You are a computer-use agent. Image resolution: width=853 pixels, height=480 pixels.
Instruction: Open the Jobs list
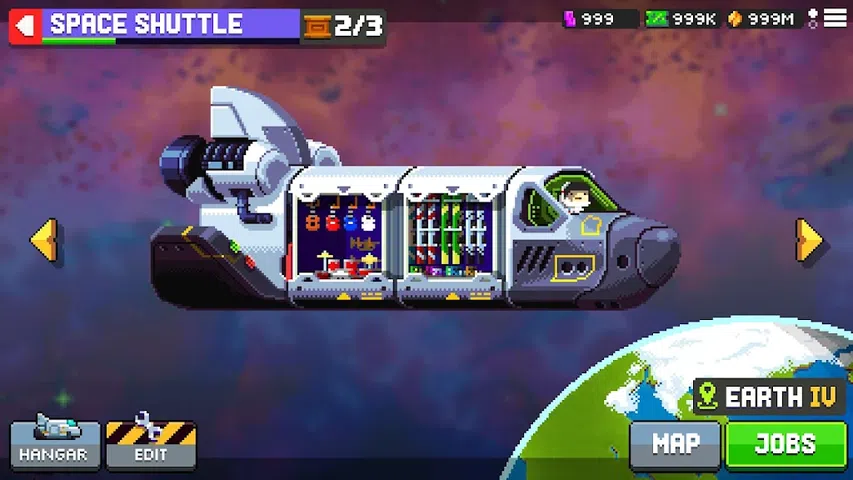point(785,444)
